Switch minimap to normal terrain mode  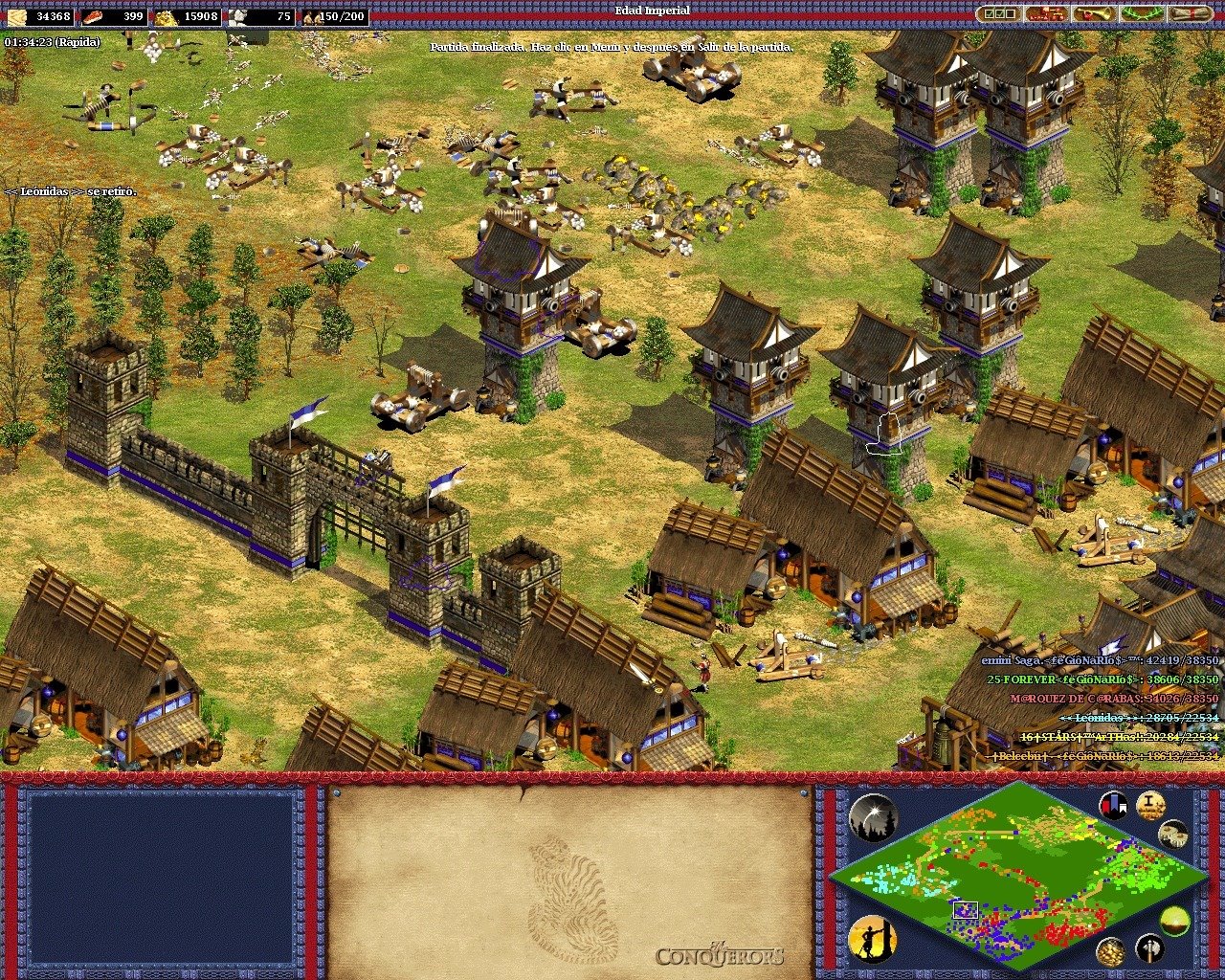[x=1175, y=921]
